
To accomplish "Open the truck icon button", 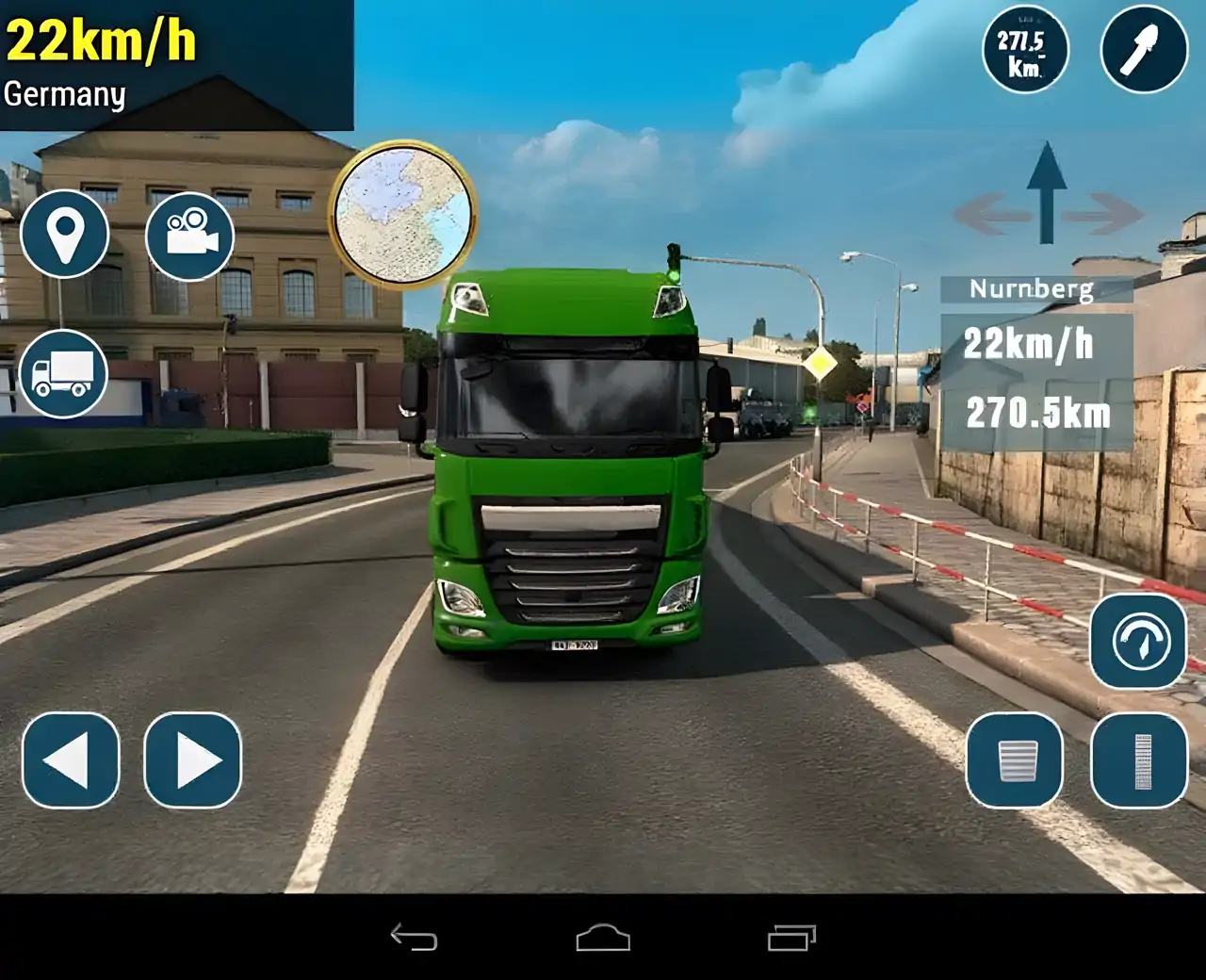I will [x=63, y=374].
